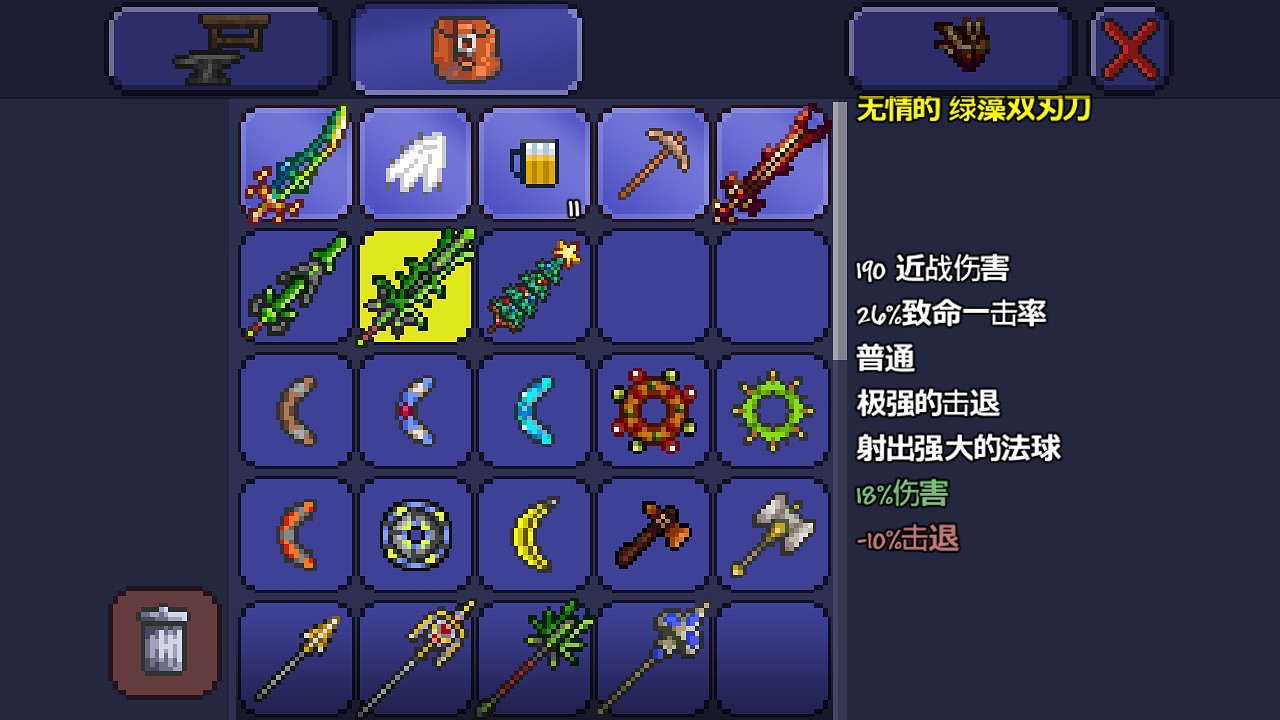Screen dimensions: 1280x720
Task: Click the trash can slot
Action: [163, 643]
